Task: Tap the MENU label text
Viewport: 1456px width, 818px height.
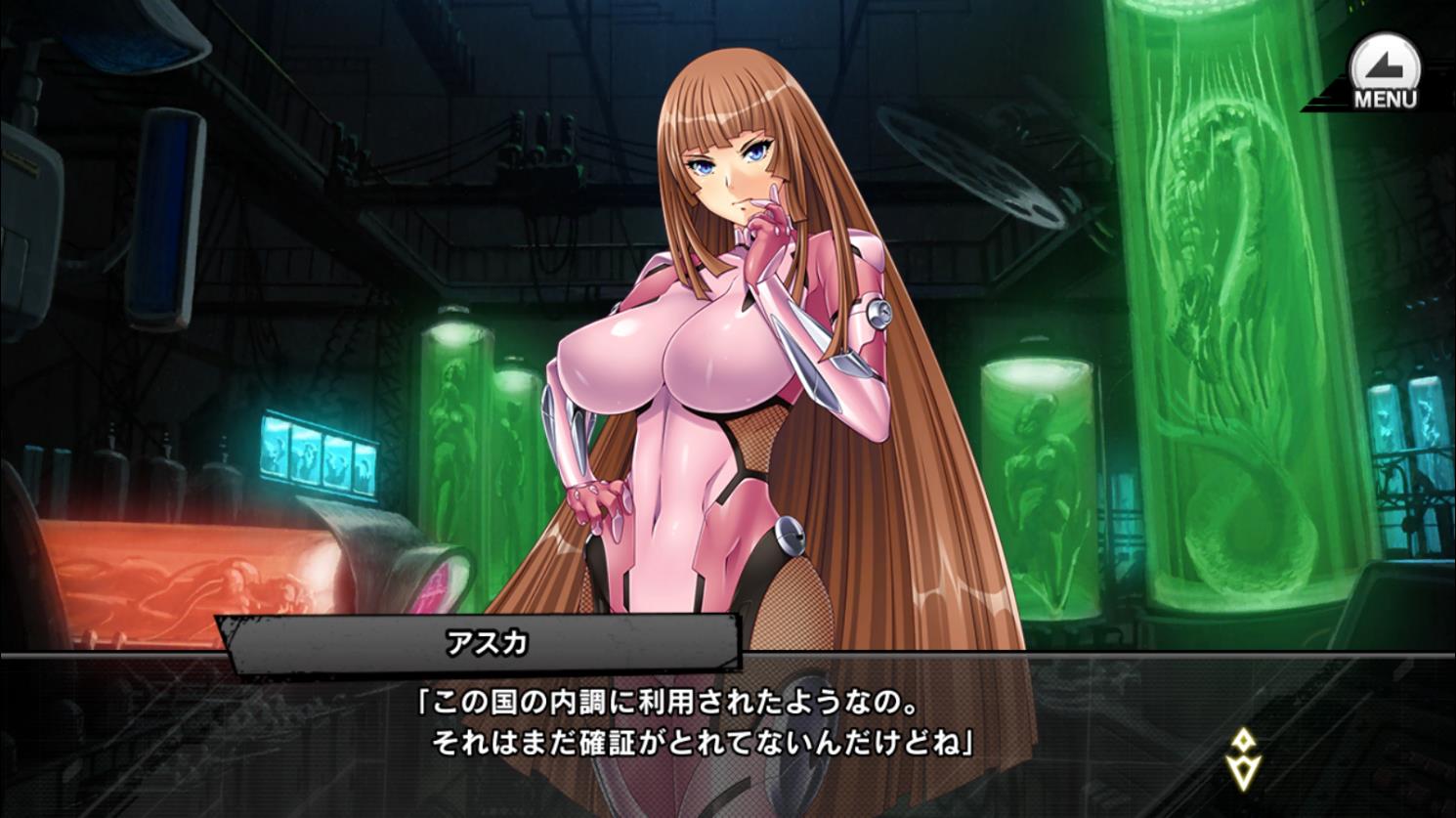Action: click(1385, 98)
